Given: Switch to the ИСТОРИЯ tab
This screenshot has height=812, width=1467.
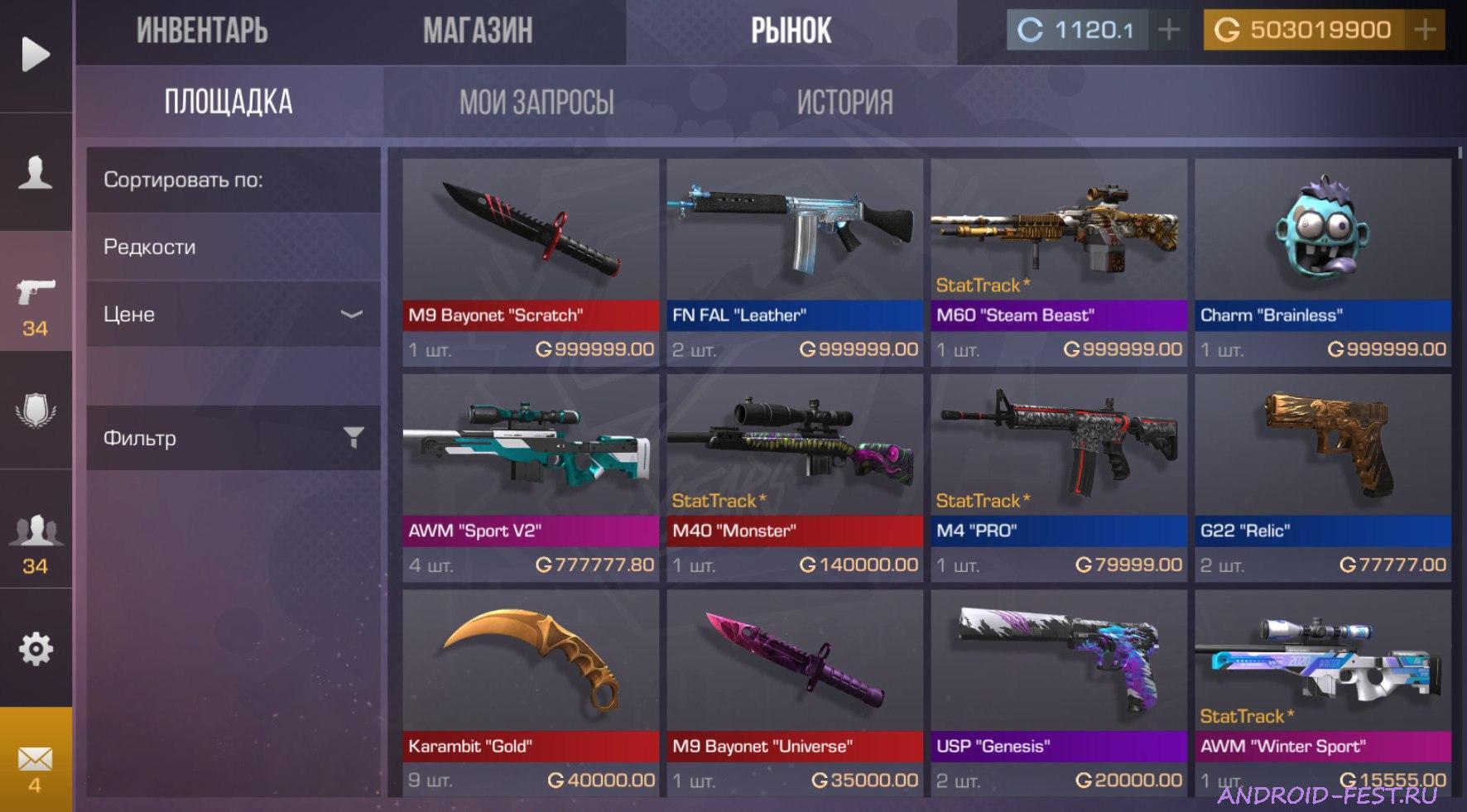Looking at the screenshot, I should (844, 101).
